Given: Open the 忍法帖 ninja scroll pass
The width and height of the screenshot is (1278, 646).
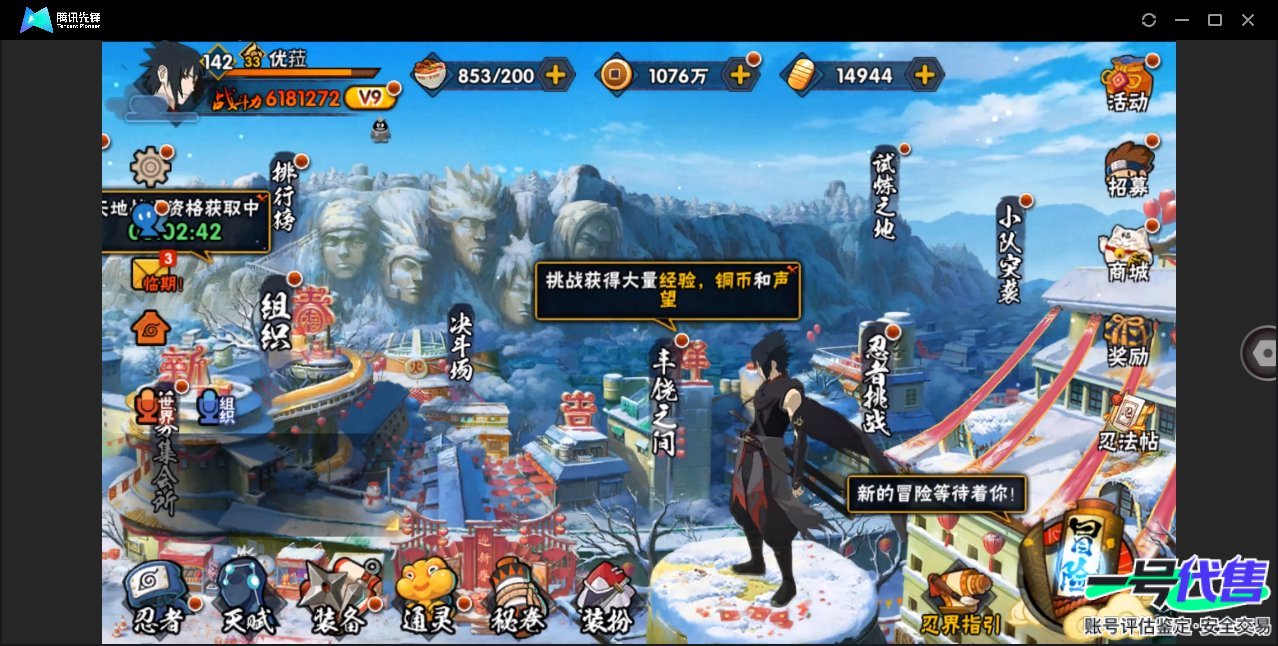Looking at the screenshot, I should 1128,423.
